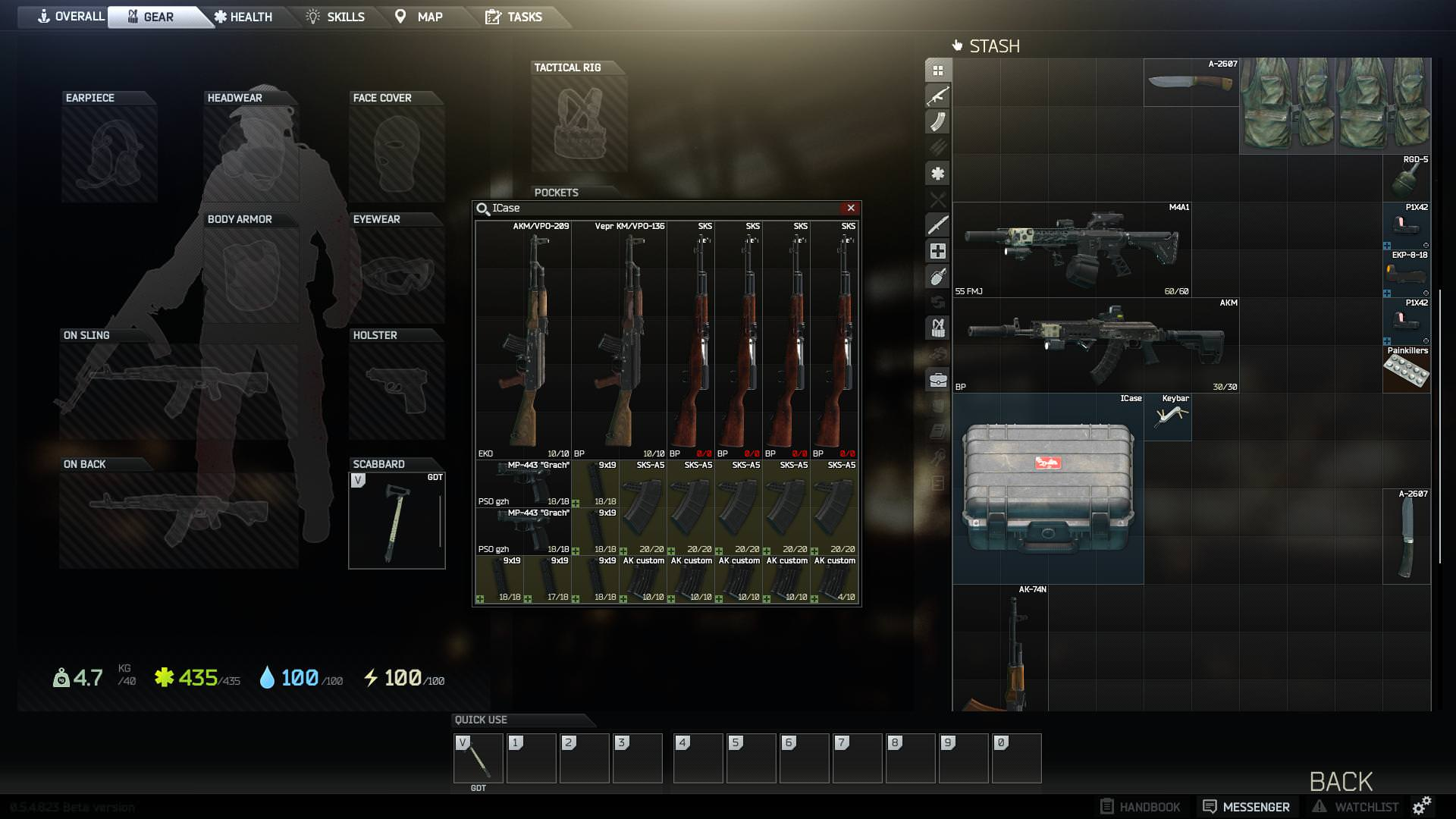Viewport: 1456px width, 819px height.
Task: Switch to the Skills tab
Action: pos(336,17)
